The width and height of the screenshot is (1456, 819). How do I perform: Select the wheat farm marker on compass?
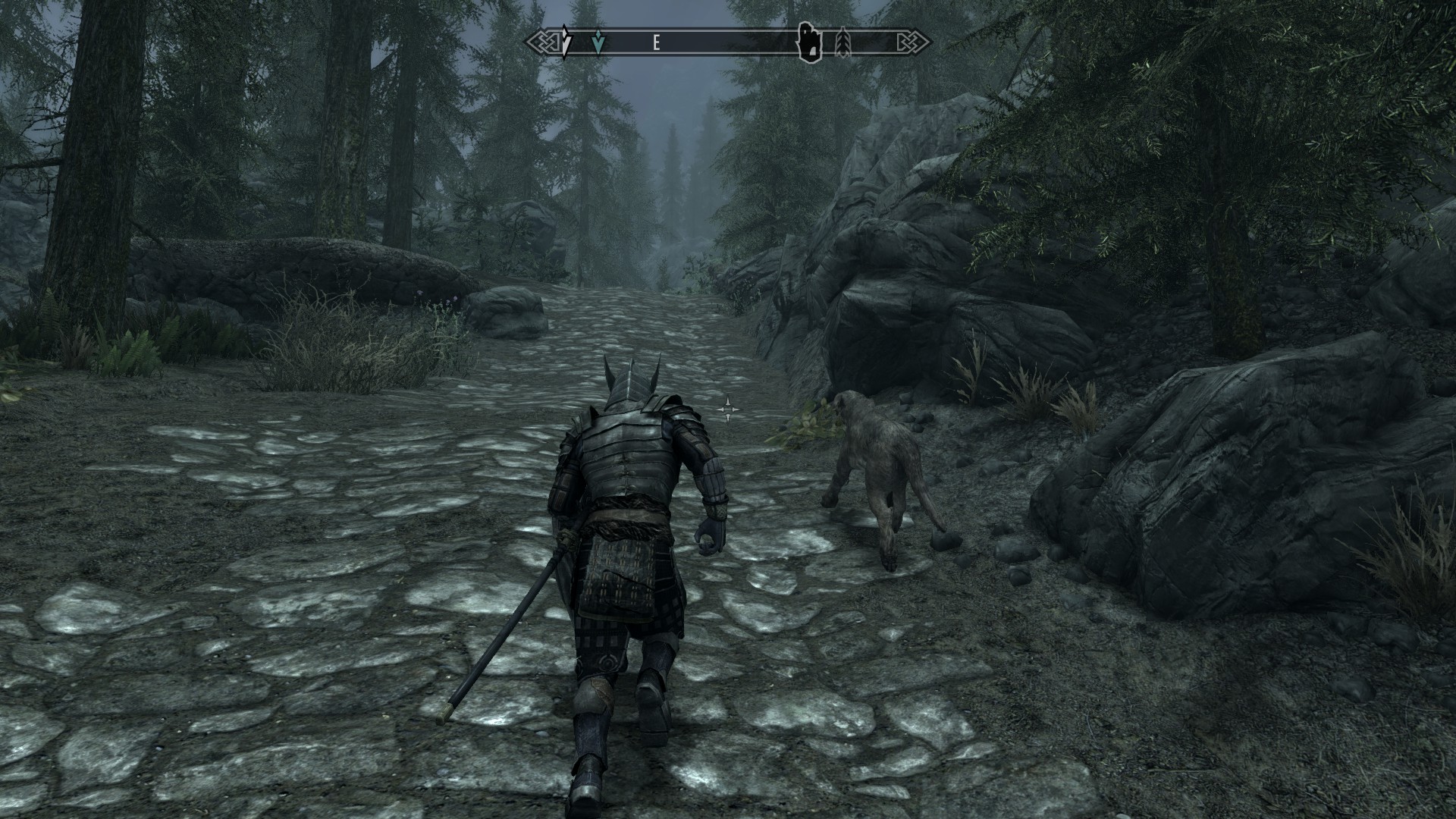tap(843, 43)
